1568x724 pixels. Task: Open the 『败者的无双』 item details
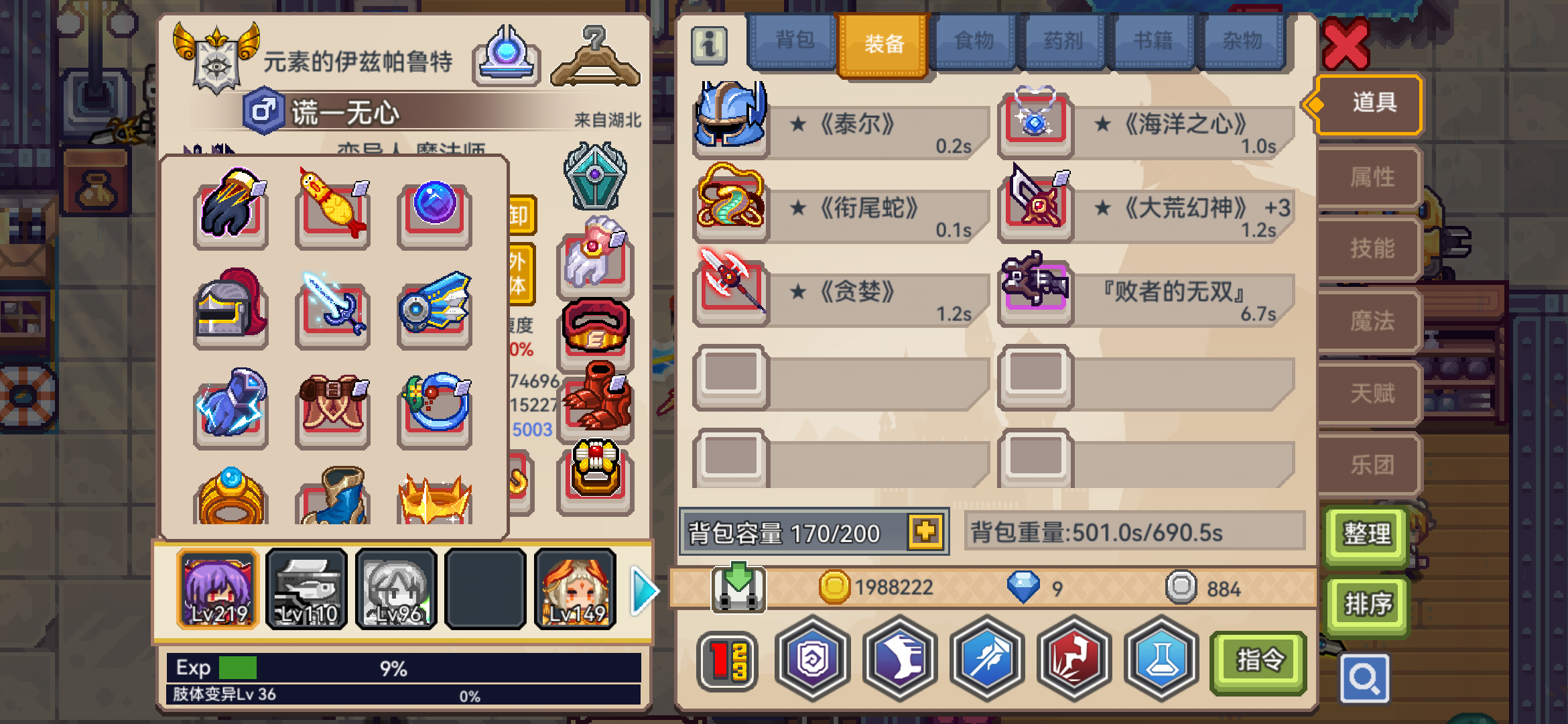click(1035, 293)
